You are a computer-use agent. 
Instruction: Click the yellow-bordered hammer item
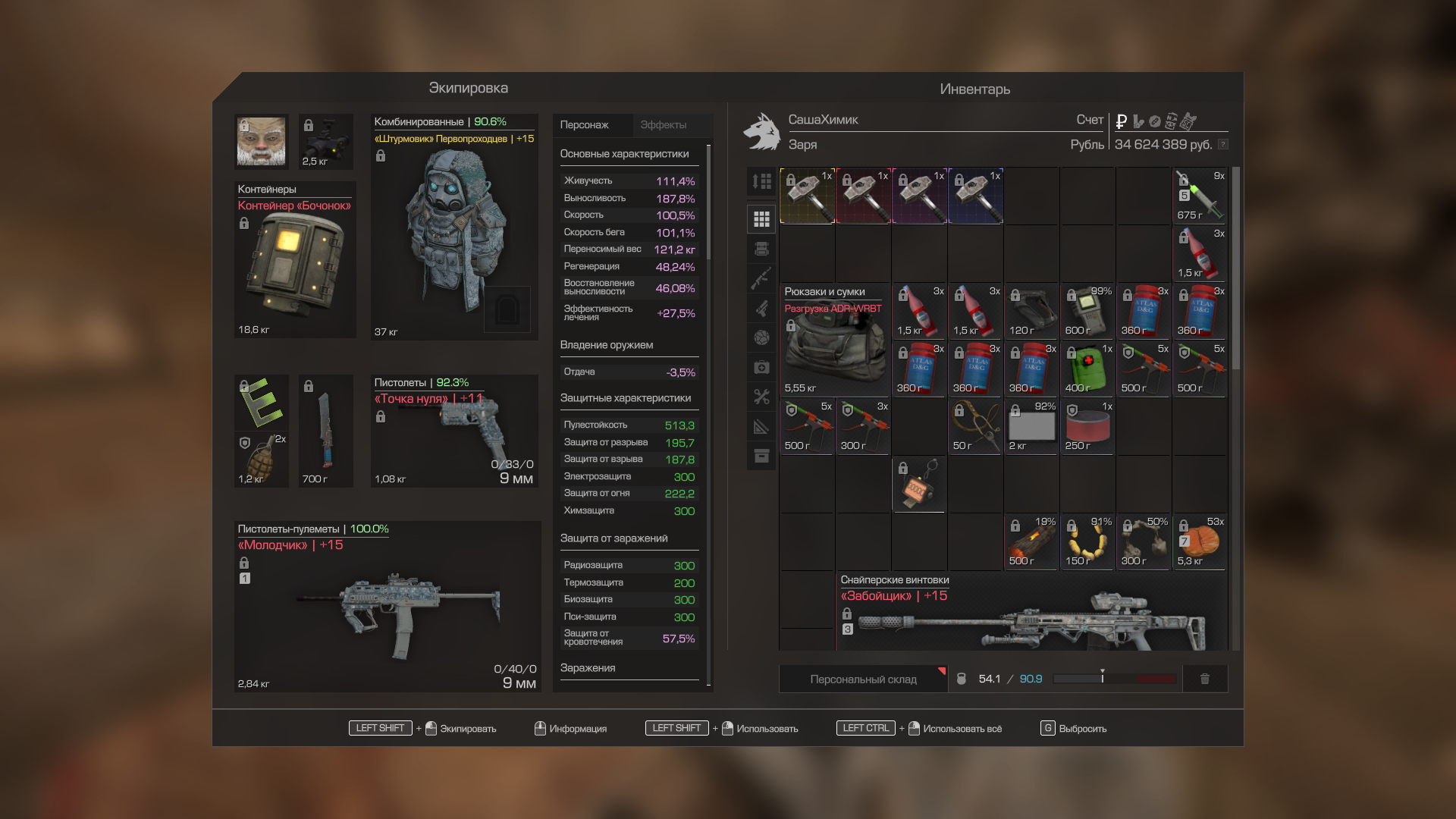point(808,196)
